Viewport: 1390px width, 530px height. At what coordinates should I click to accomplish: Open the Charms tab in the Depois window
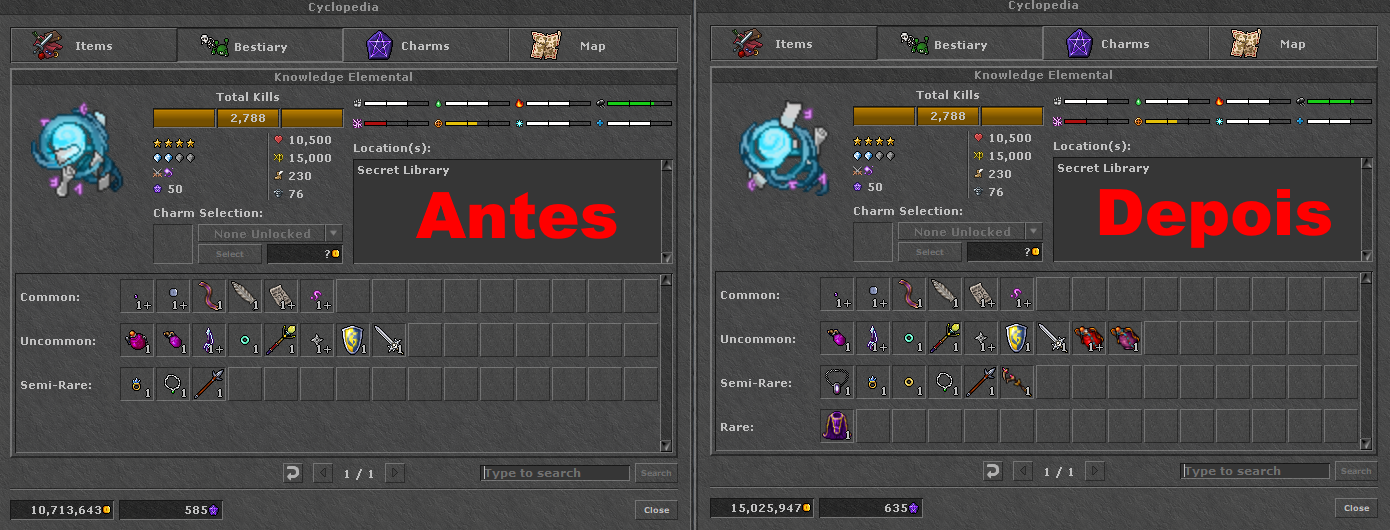(x=1125, y=44)
